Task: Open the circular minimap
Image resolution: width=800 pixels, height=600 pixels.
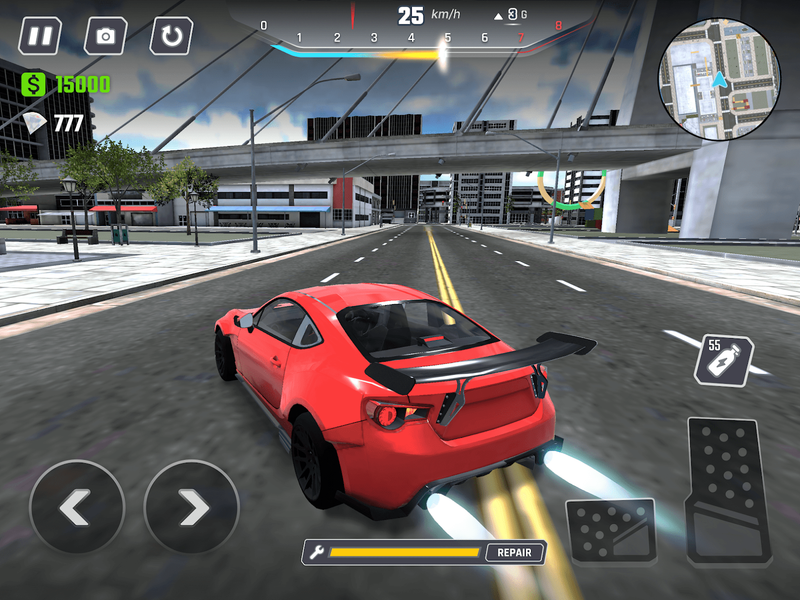Action: tap(718, 80)
